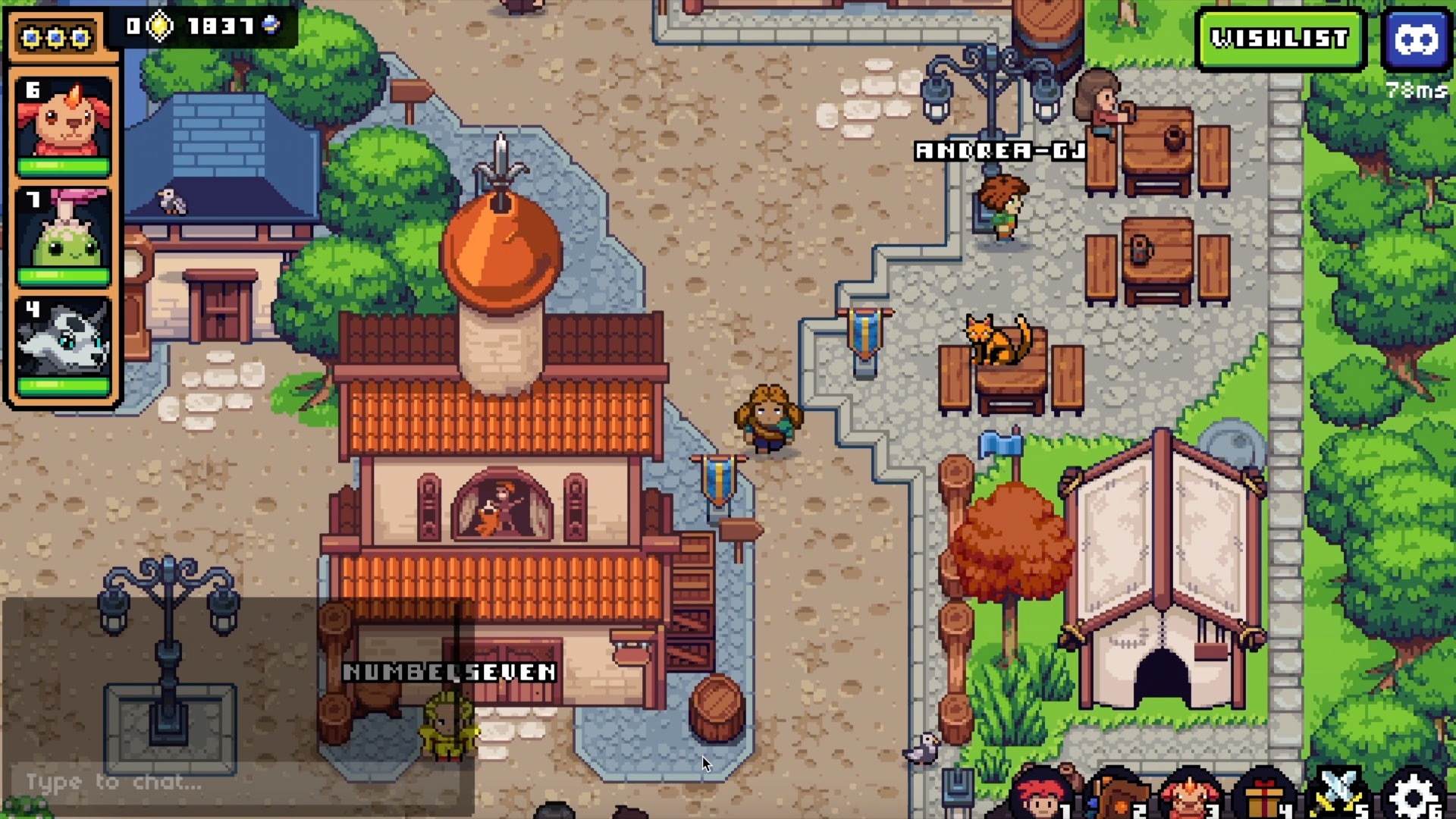Click the gem currency icon in the top bar
The height and width of the screenshot is (819, 1456).
tap(271, 27)
